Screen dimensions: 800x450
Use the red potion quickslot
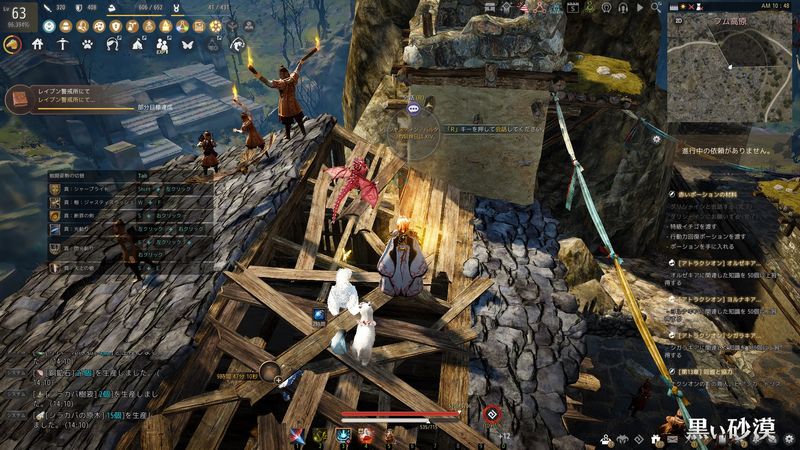[x=365, y=435]
